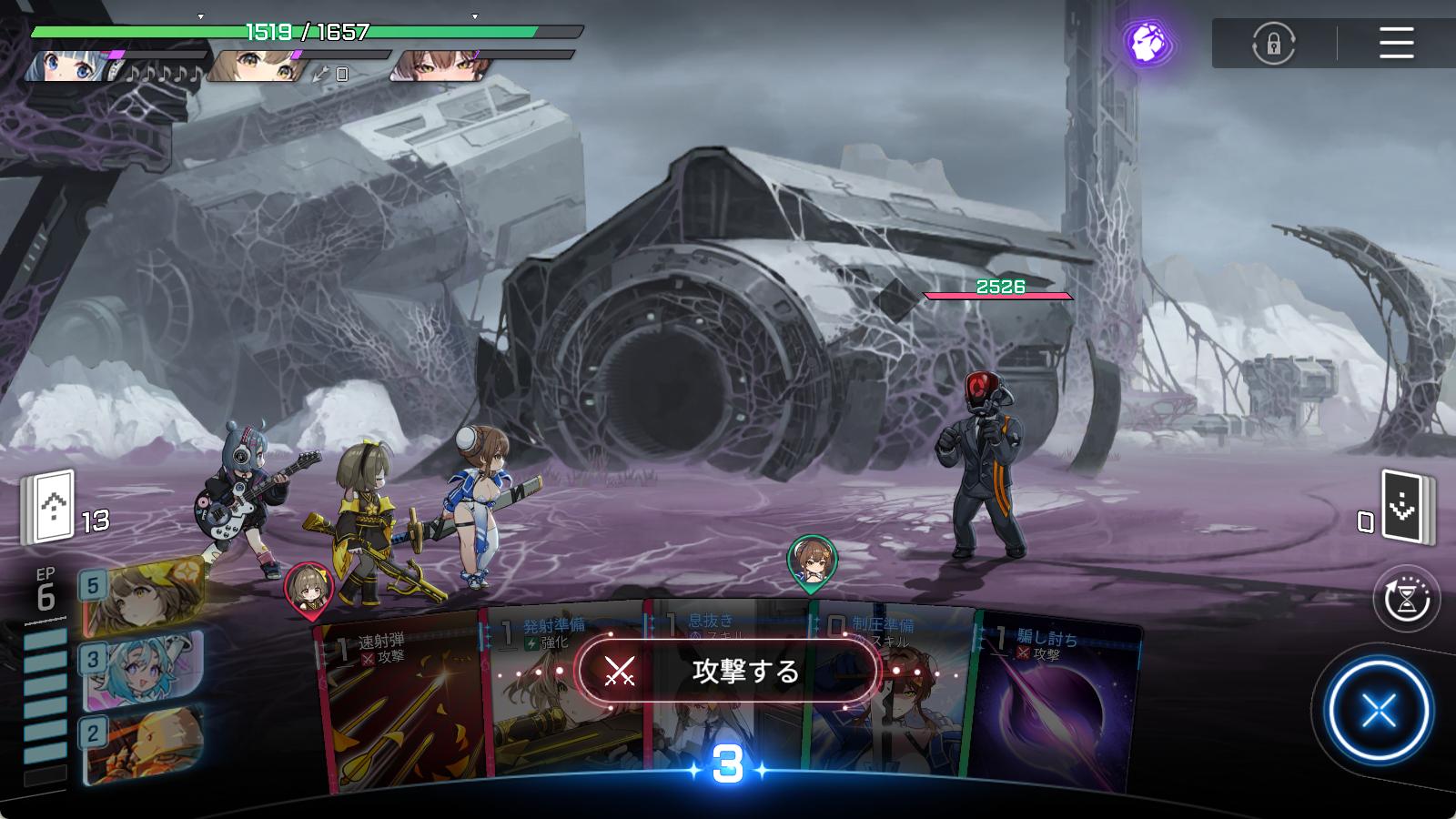The image size is (1456, 819).
Task: Click the hourglass turn timer button
Action: 1406,599
